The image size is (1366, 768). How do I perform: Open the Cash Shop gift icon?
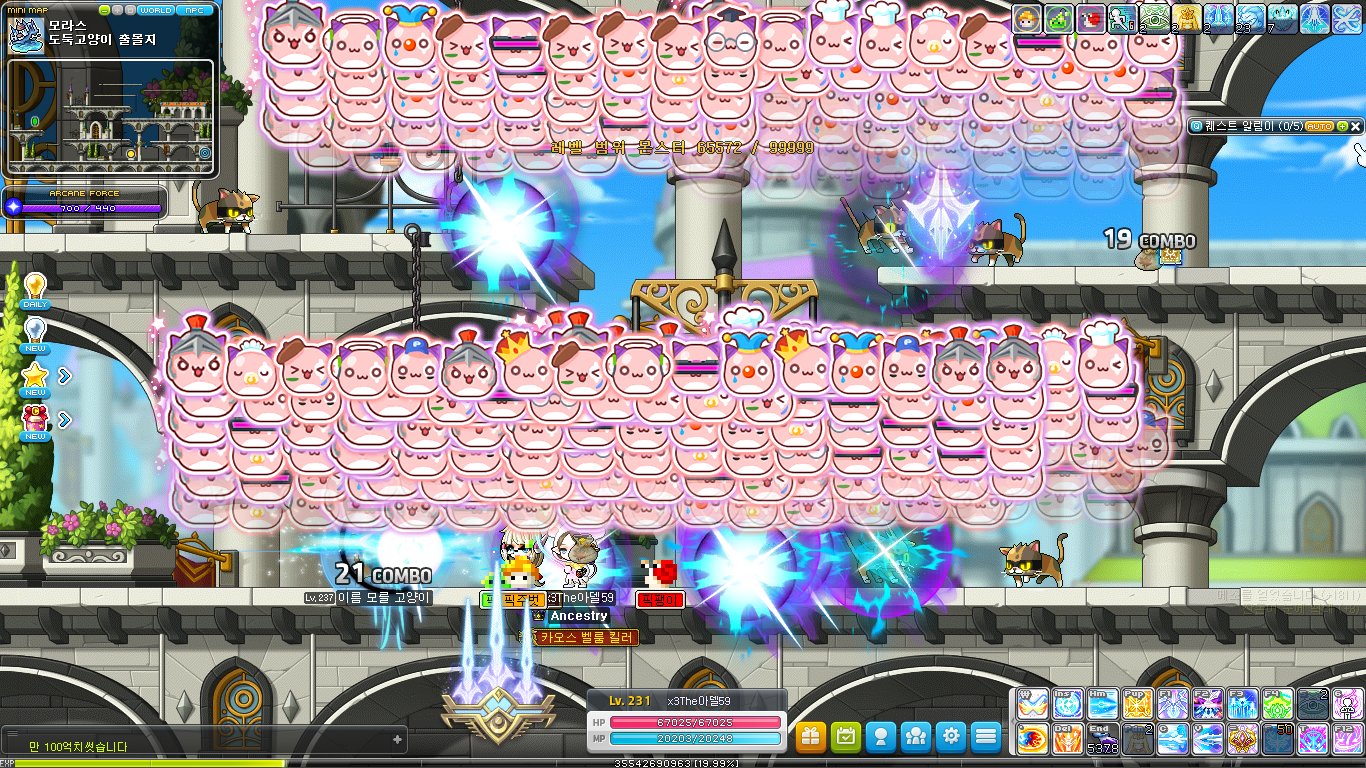[x=810, y=736]
